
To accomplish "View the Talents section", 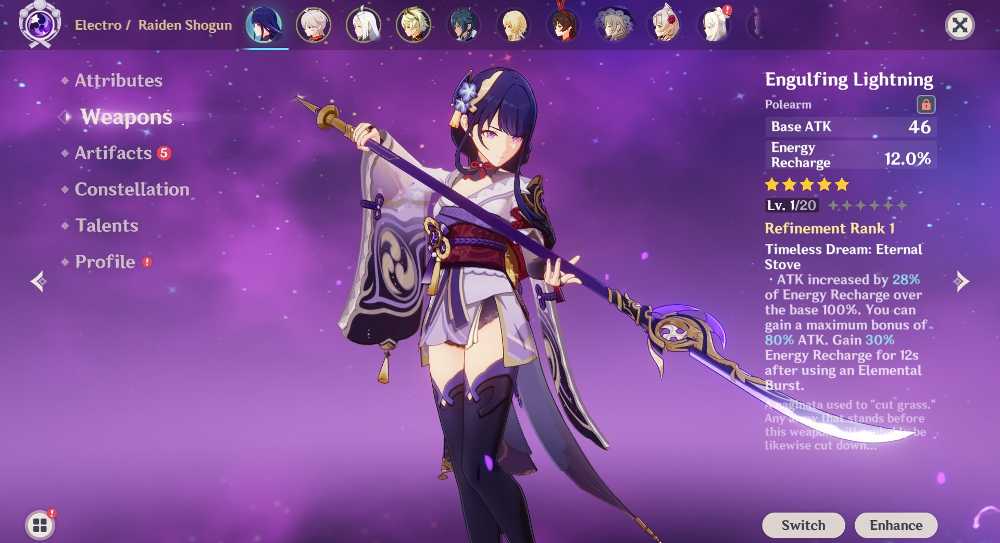I will pos(106,225).
